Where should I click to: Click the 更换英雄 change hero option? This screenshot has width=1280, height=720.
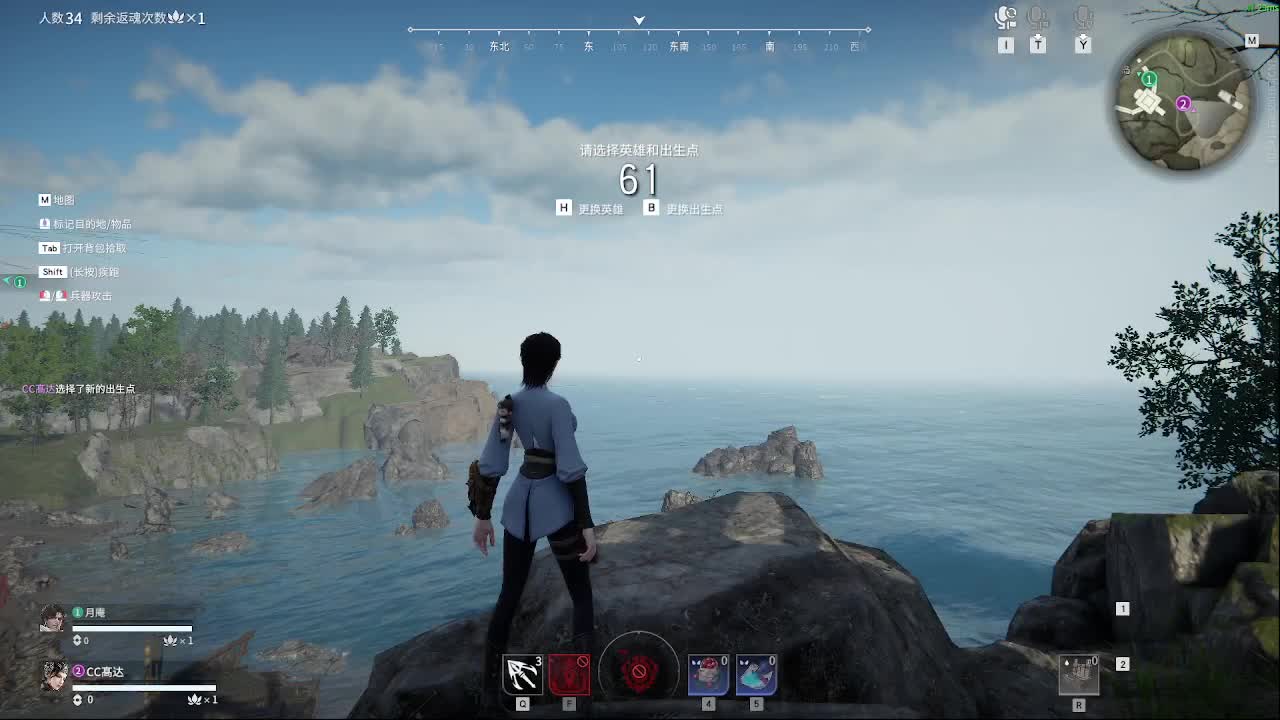600,209
